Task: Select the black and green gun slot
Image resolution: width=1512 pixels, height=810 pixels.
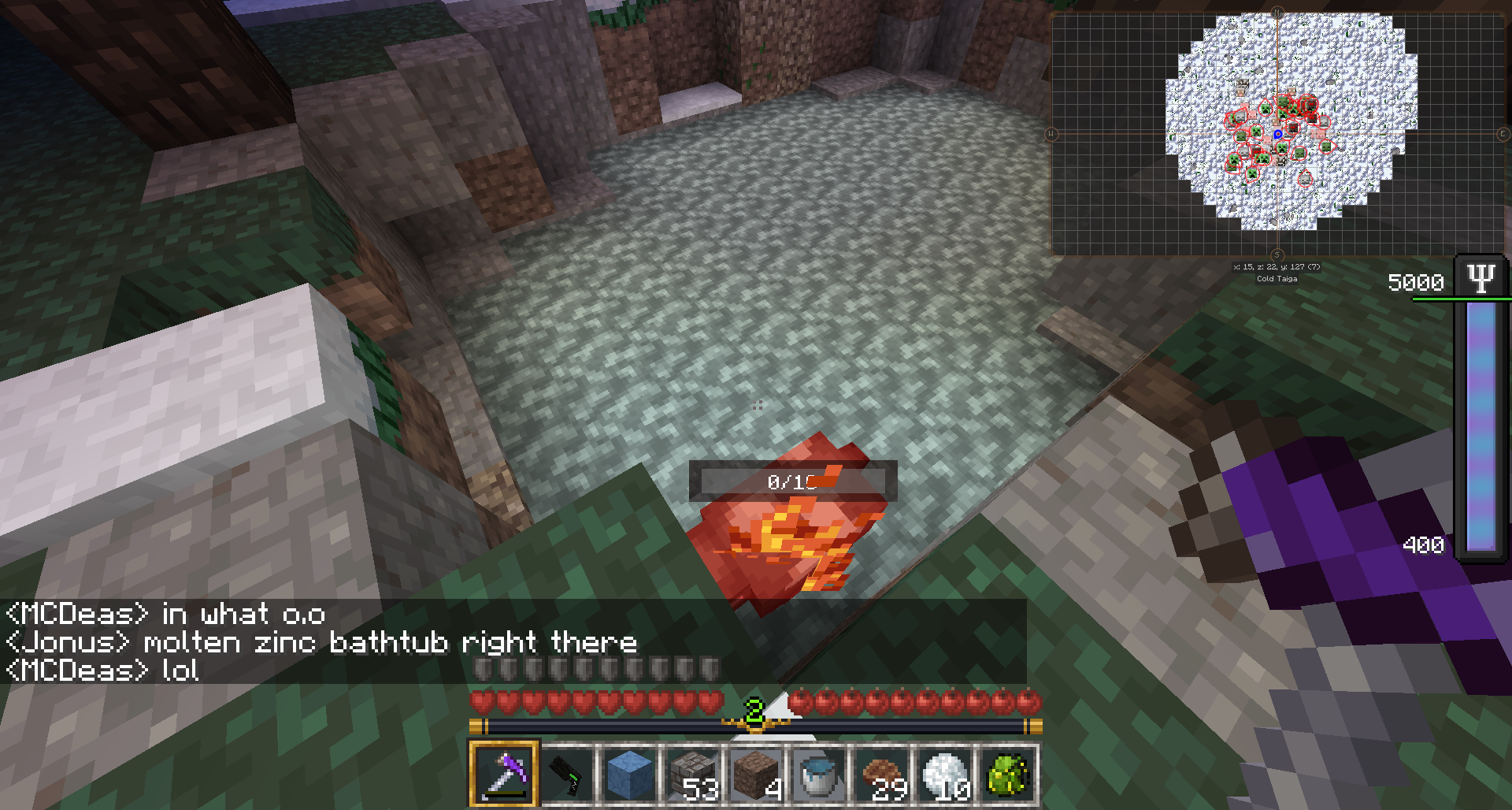Action: pos(567,774)
